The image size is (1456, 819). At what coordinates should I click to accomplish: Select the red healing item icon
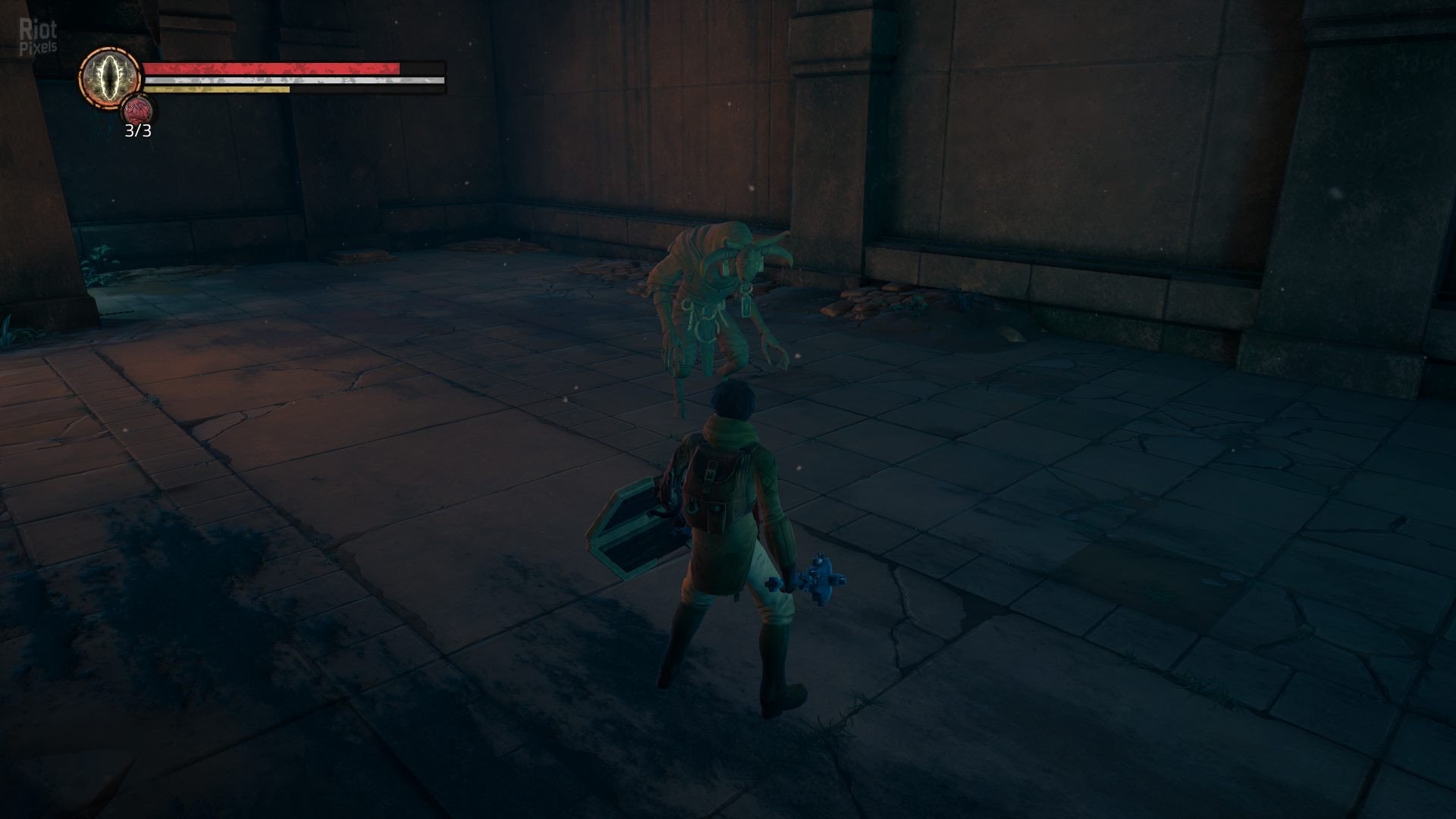137,111
